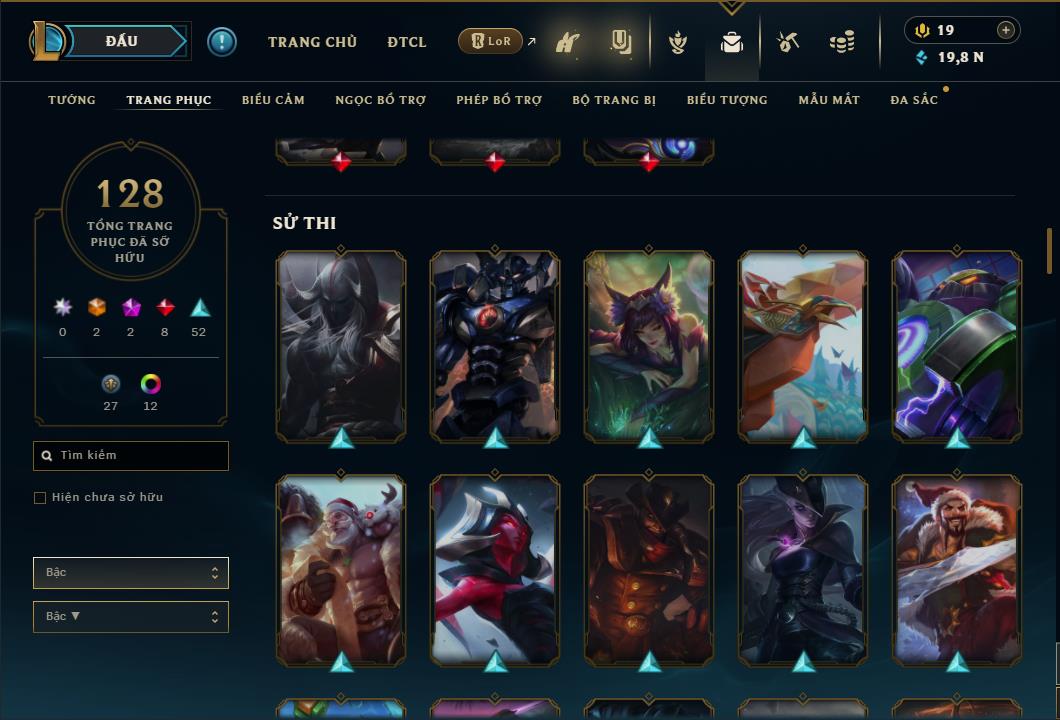The image size is (1060, 720).
Task: Show the MẪU MẮT tab
Action: (x=829, y=100)
